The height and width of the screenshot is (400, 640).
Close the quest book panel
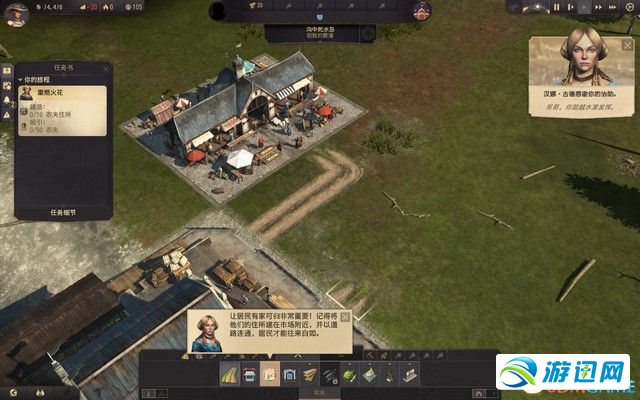(105, 69)
